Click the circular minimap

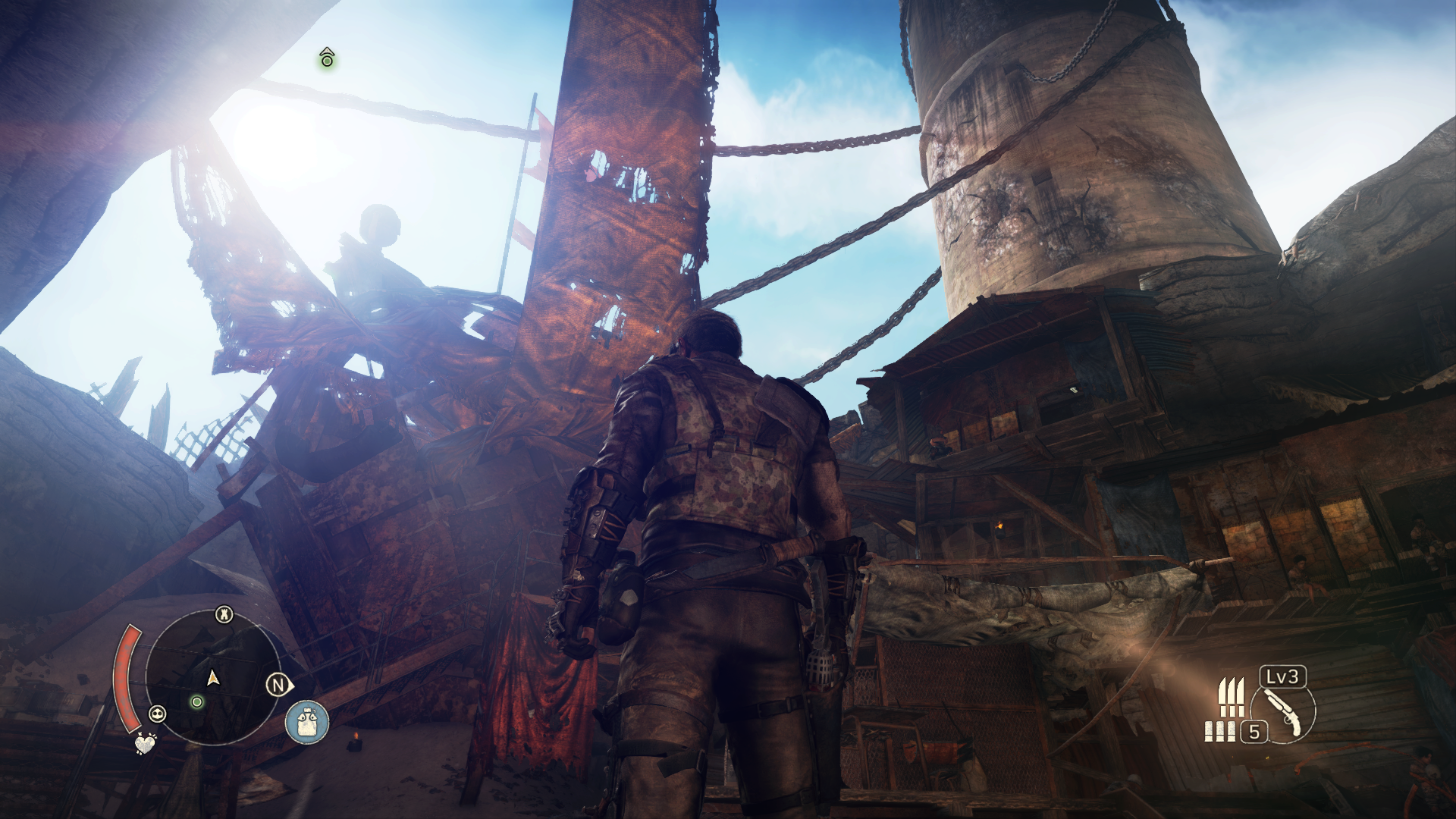[x=212, y=677]
